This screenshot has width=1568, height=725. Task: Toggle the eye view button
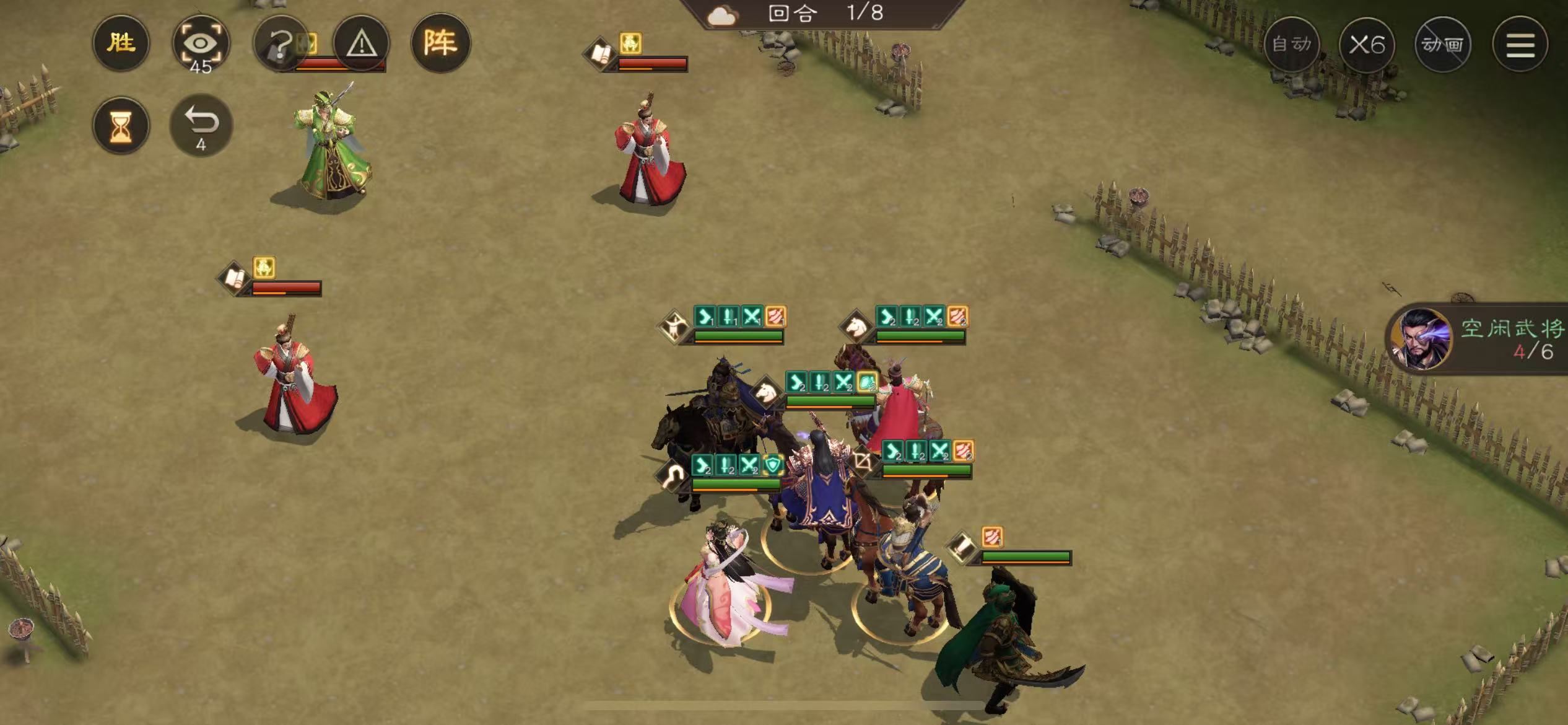[201, 45]
